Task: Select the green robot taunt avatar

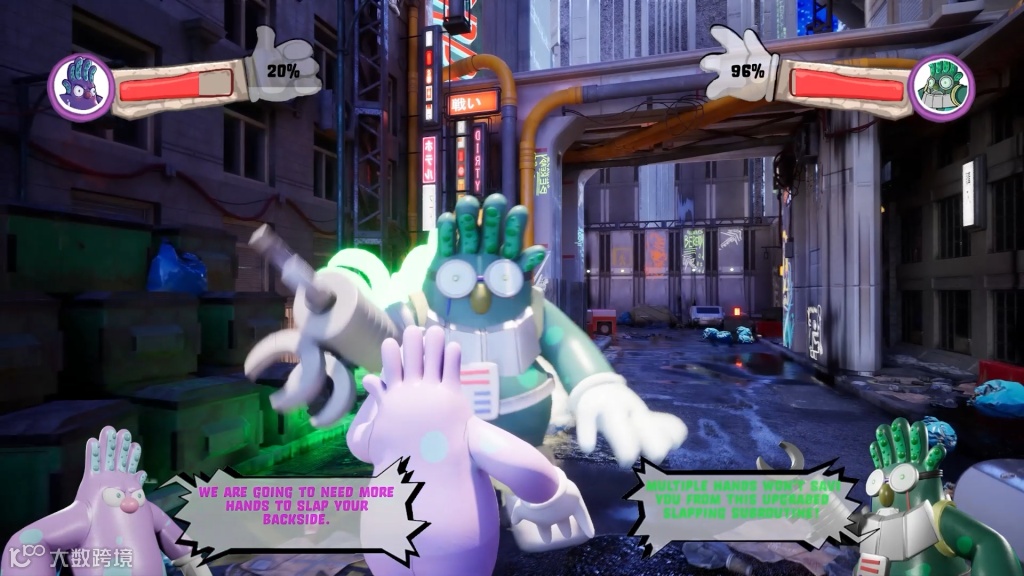Action: click(x=910, y=495)
